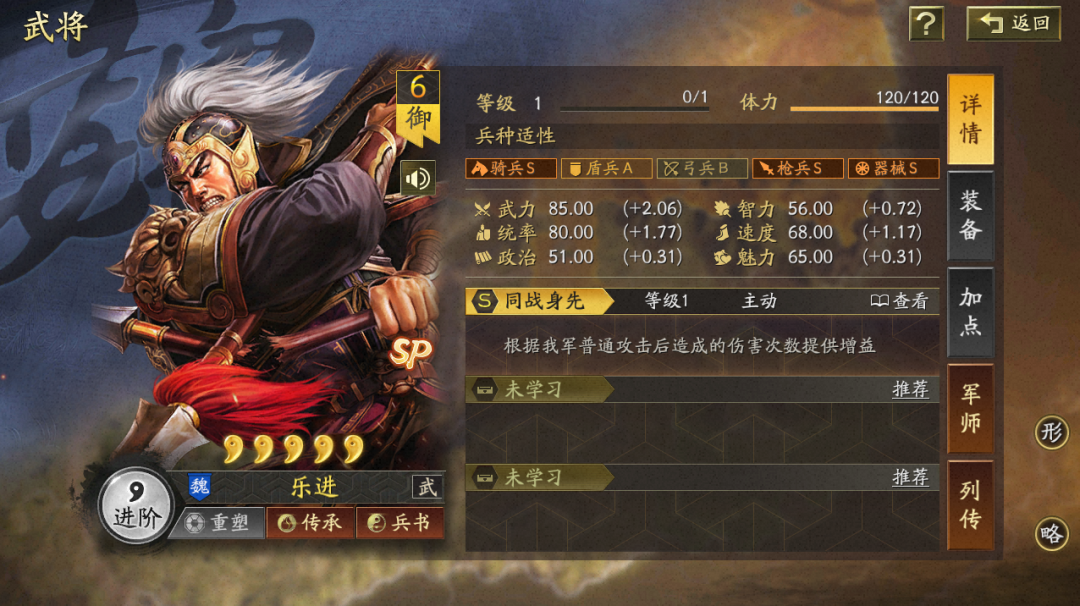Image resolution: width=1080 pixels, height=606 pixels.
Task: Choose the 传承 inheritance button
Action: [311, 523]
